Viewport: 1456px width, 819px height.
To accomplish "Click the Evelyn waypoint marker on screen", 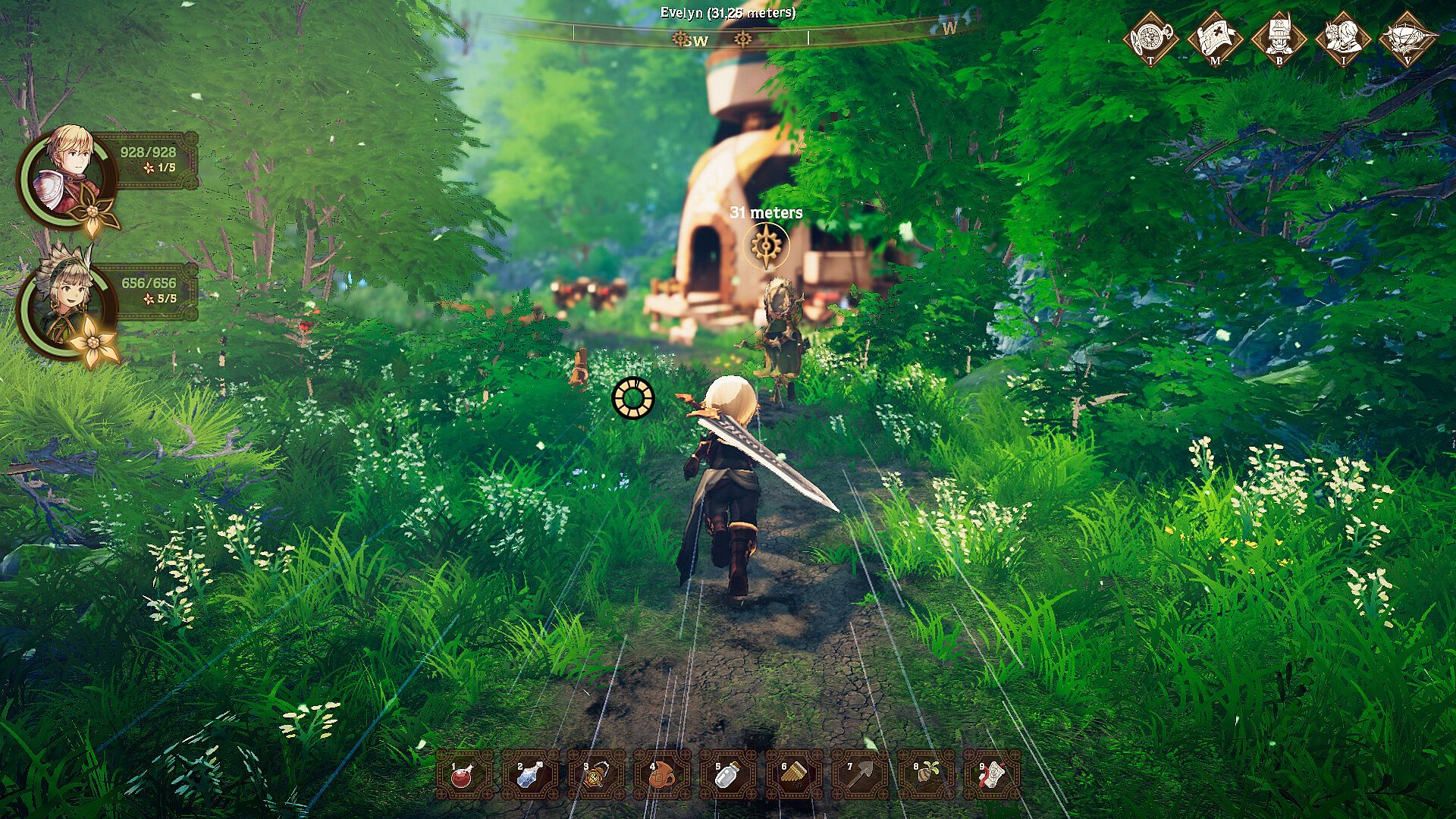I will coord(767,246).
